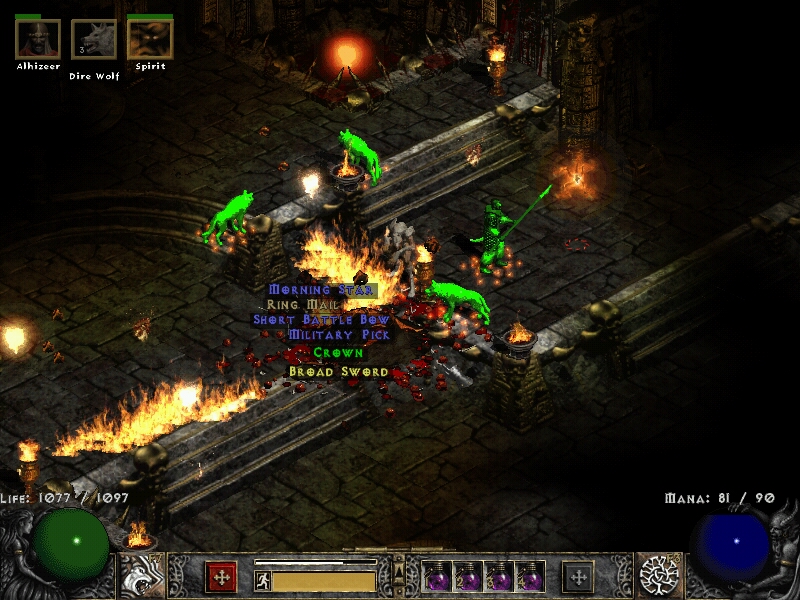Loot the Broad Sword item label
The image size is (800, 600).
click(x=325, y=371)
